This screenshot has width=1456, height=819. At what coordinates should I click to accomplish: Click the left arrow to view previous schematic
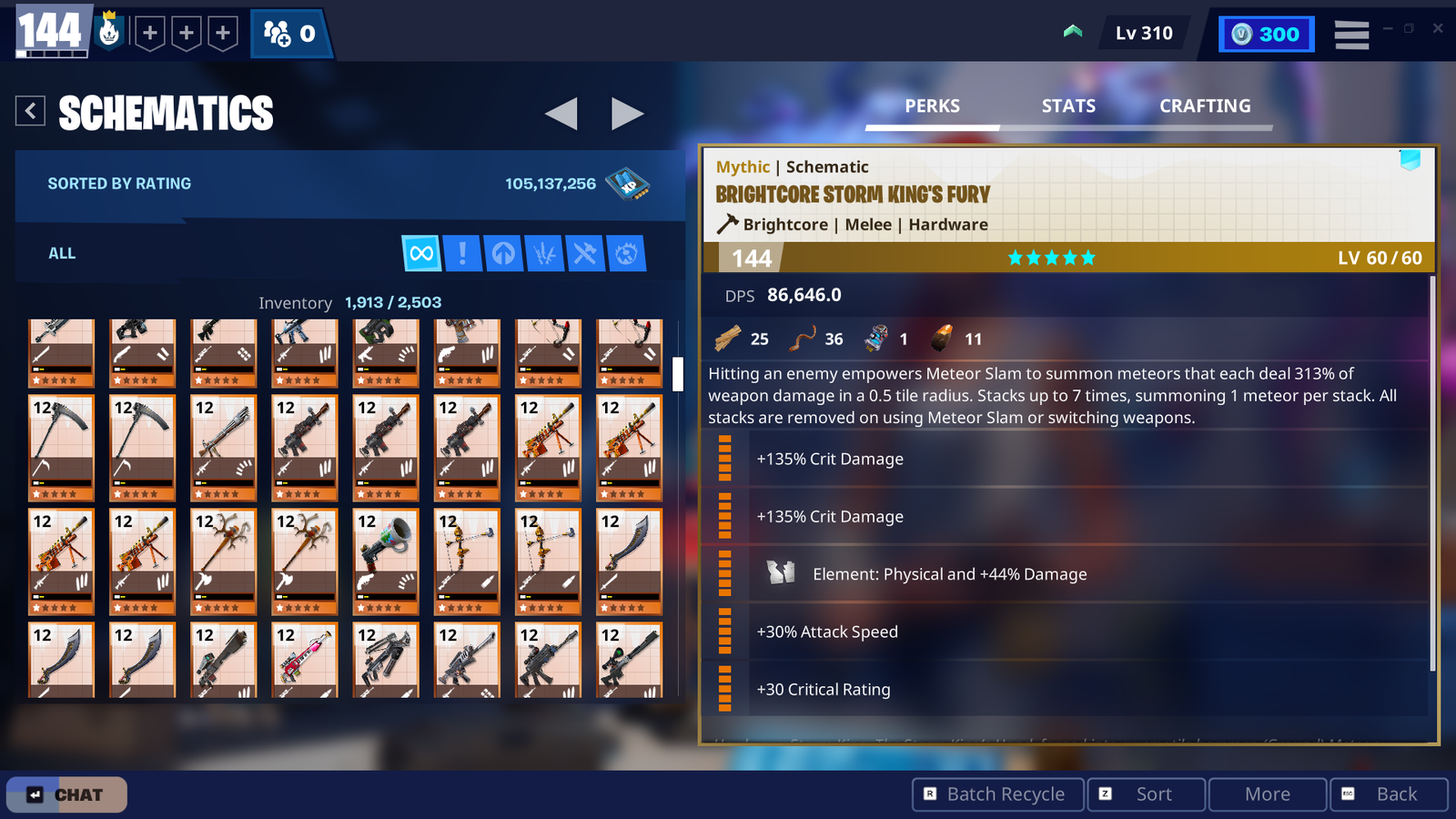tap(562, 114)
